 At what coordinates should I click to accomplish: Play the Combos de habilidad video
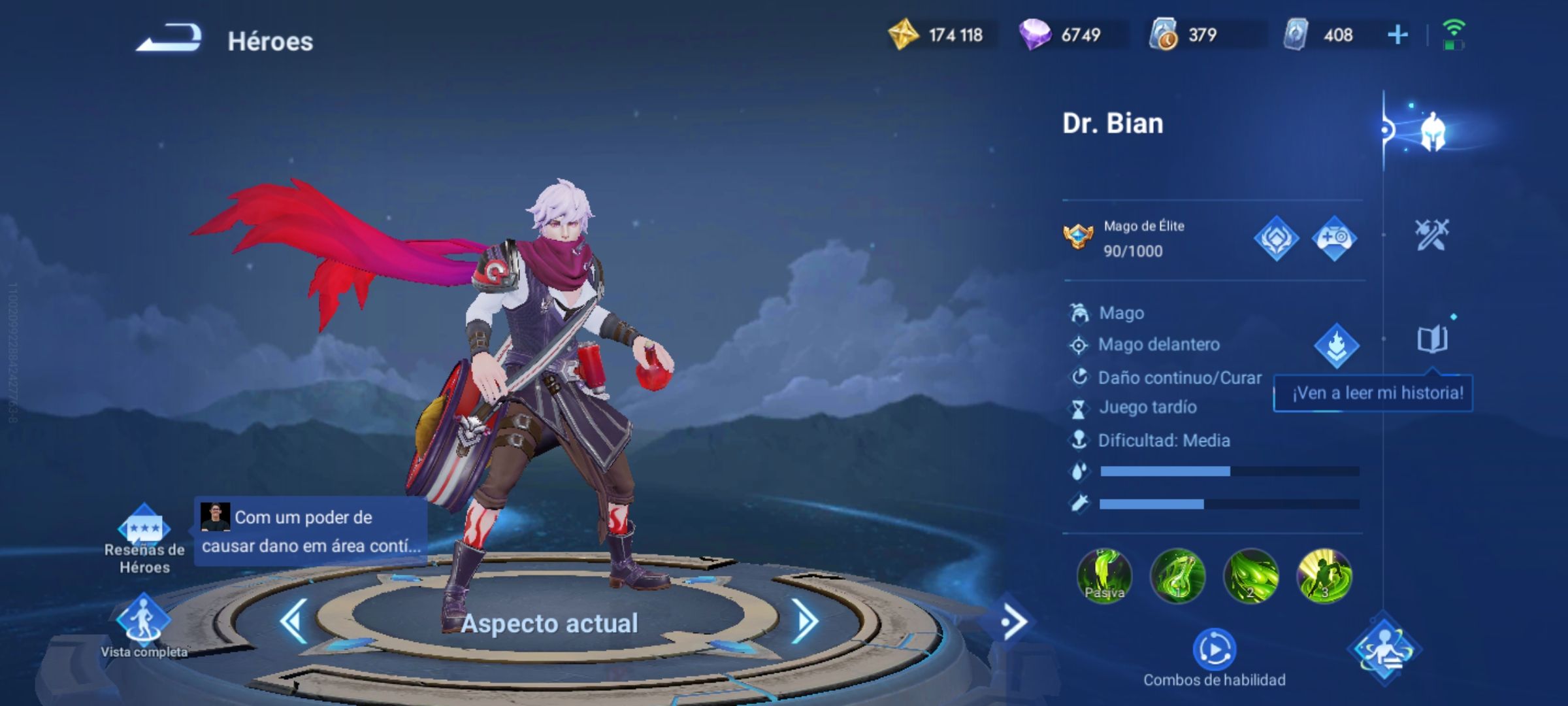(x=1214, y=650)
